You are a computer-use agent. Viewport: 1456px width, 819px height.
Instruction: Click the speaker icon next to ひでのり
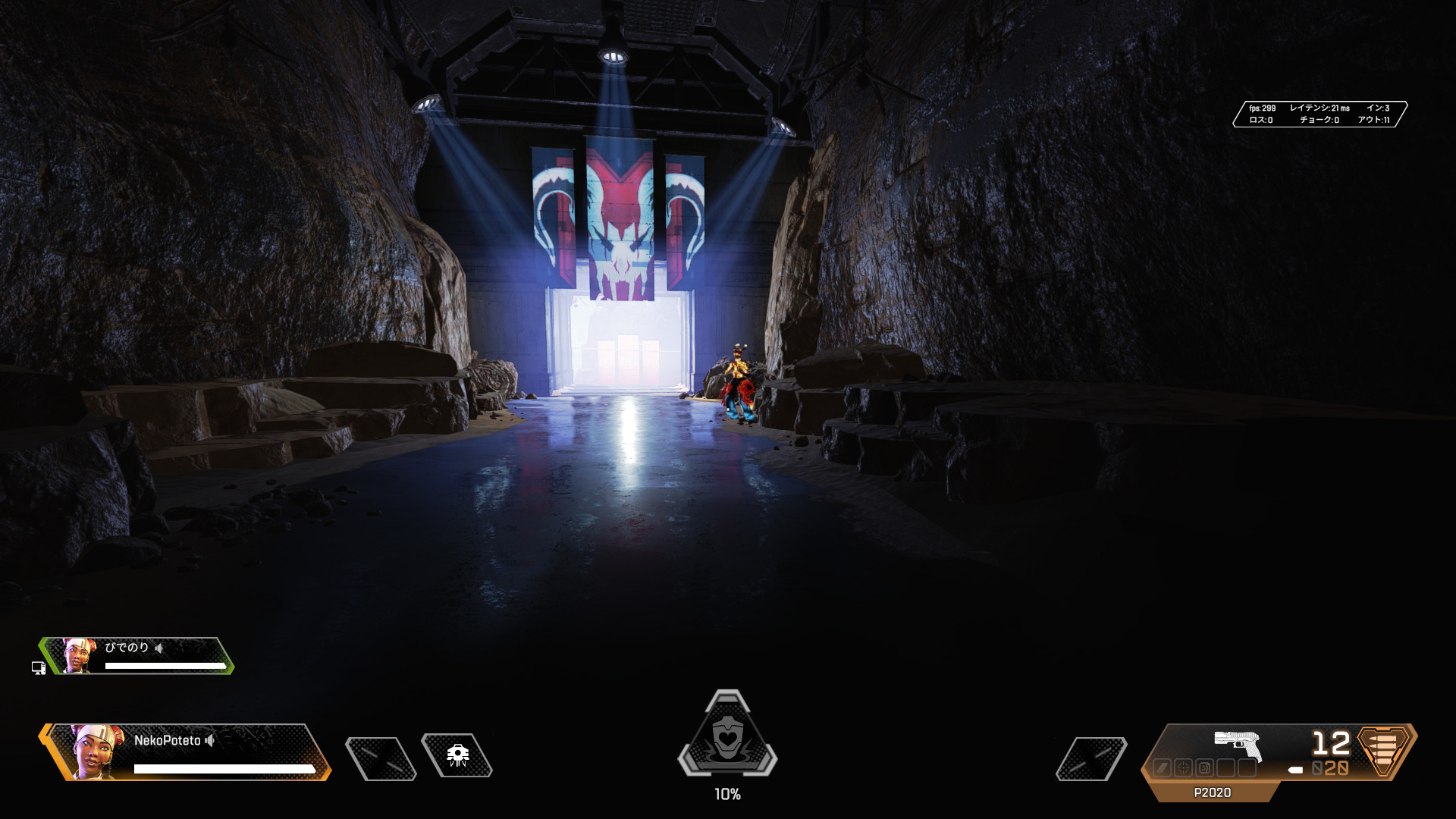tap(159, 648)
